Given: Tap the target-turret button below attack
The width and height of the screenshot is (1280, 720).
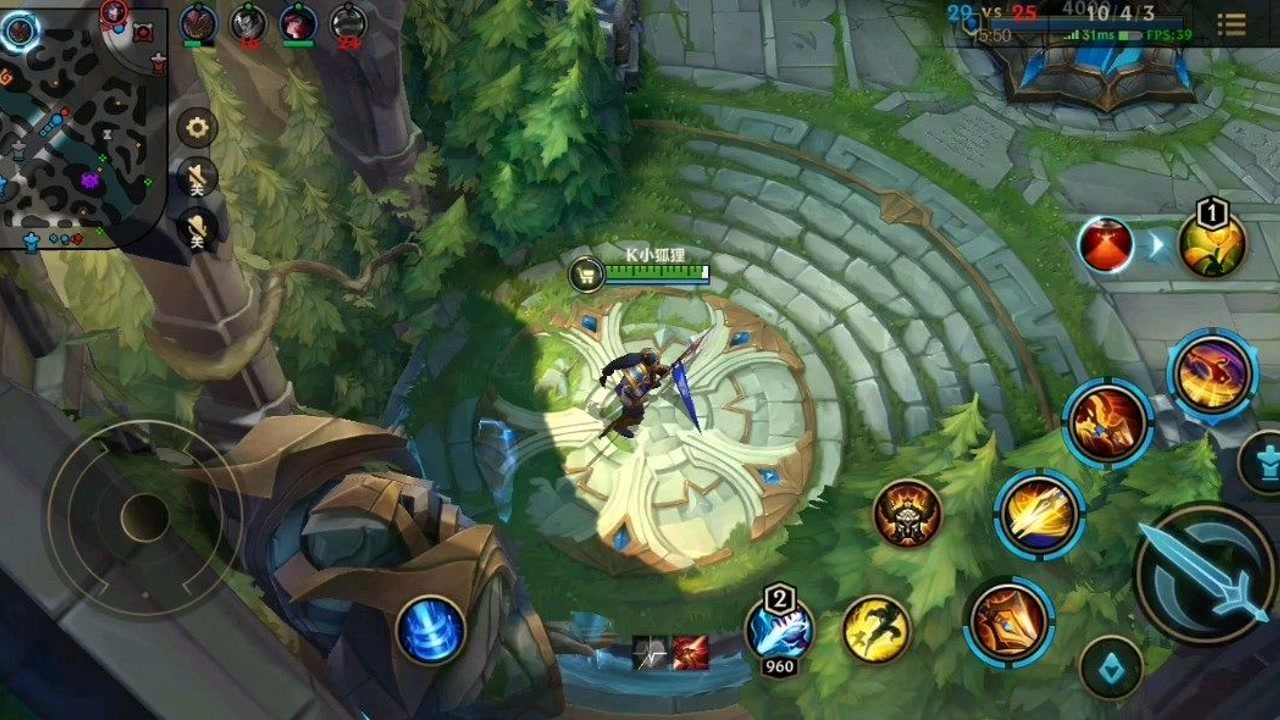Looking at the screenshot, I should (x=1111, y=667).
